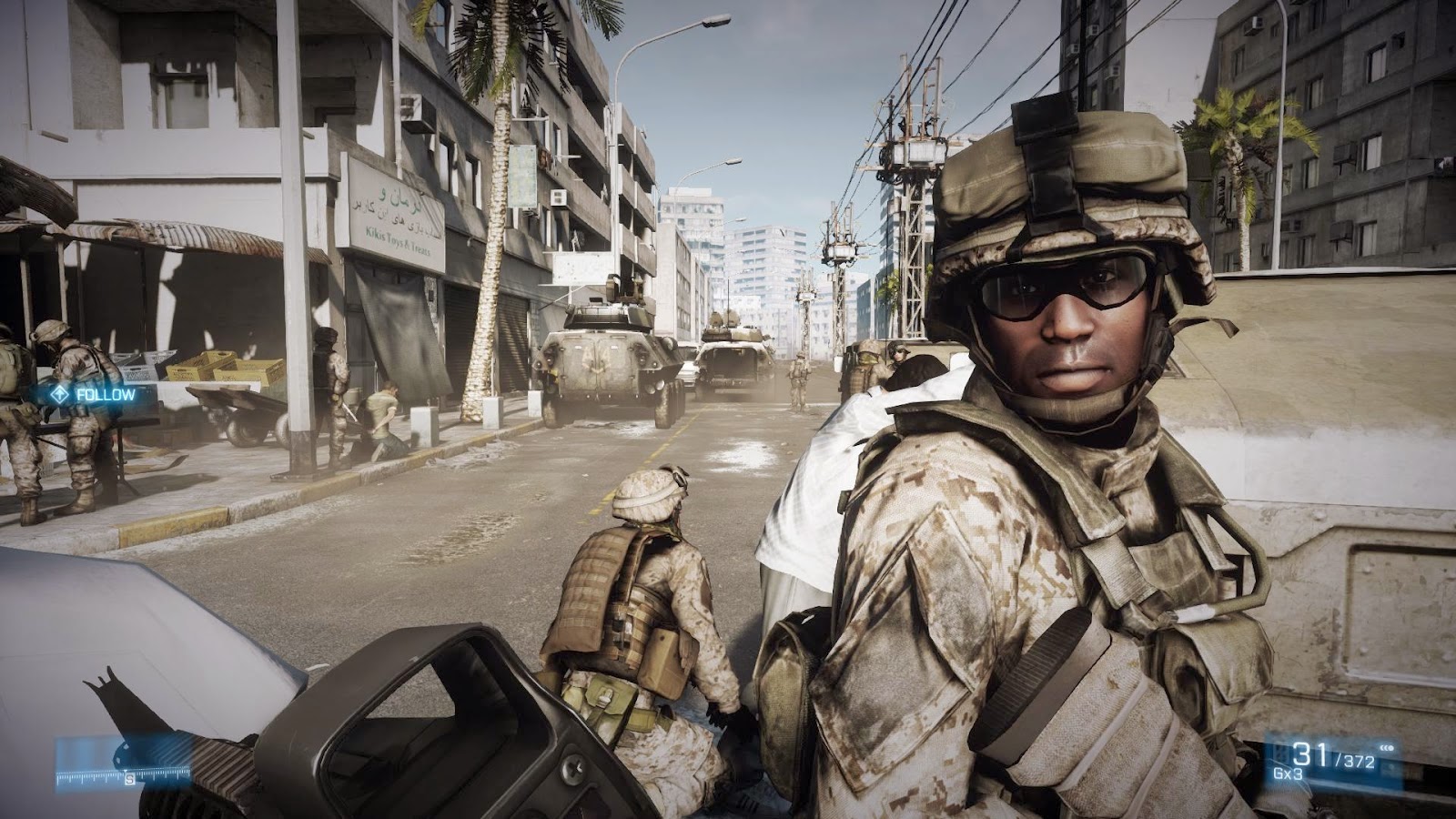The image size is (1456, 819).
Task: Click the magazine icon beside the ammo counter
Action: [1280, 751]
